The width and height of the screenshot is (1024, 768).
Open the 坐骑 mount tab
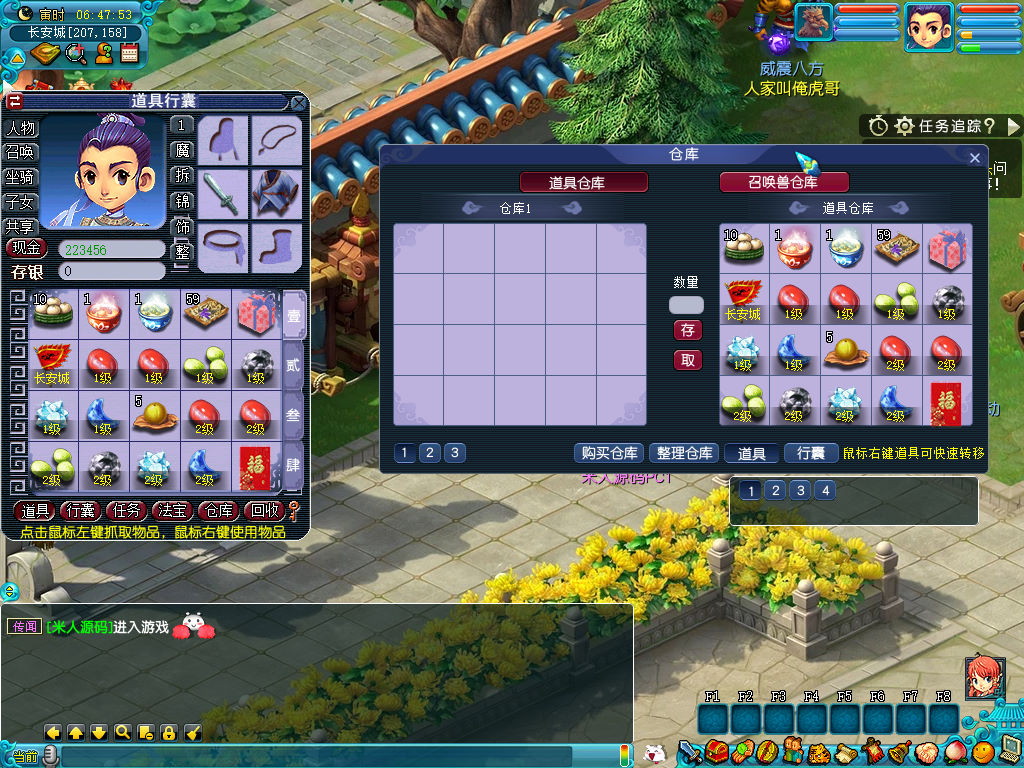tap(21, 176)
